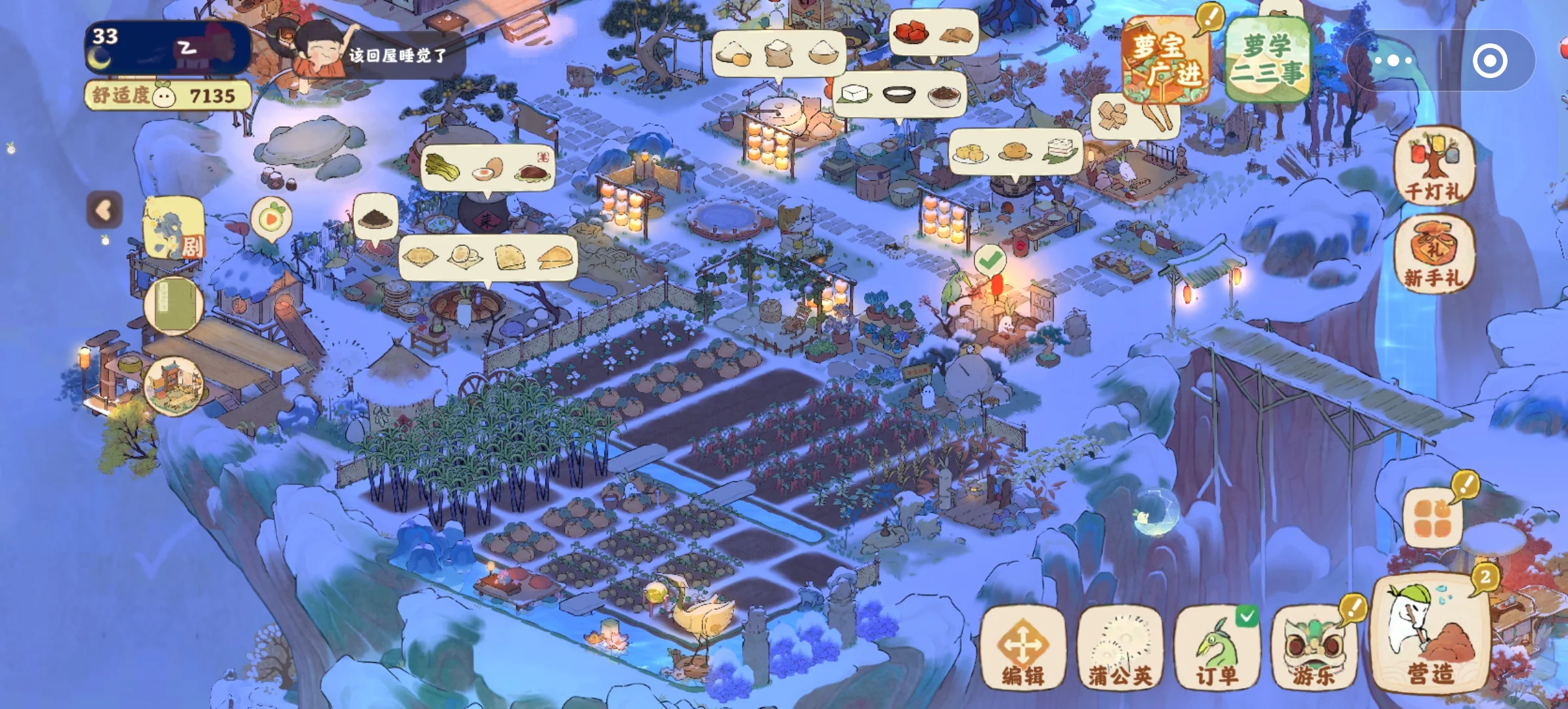Open the 蒲公英 dandelion menu
The width and height of the screenshot is (1568, 709).
click(1120, 649)
